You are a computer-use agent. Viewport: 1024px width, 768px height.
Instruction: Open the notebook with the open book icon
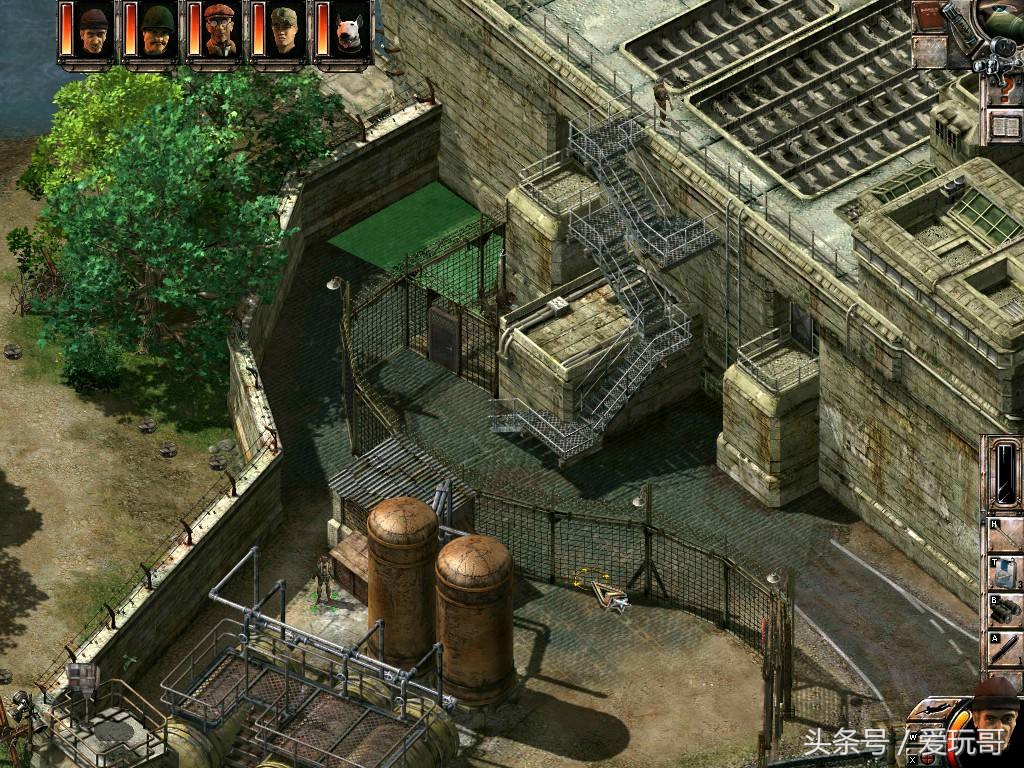(1003, 127)
